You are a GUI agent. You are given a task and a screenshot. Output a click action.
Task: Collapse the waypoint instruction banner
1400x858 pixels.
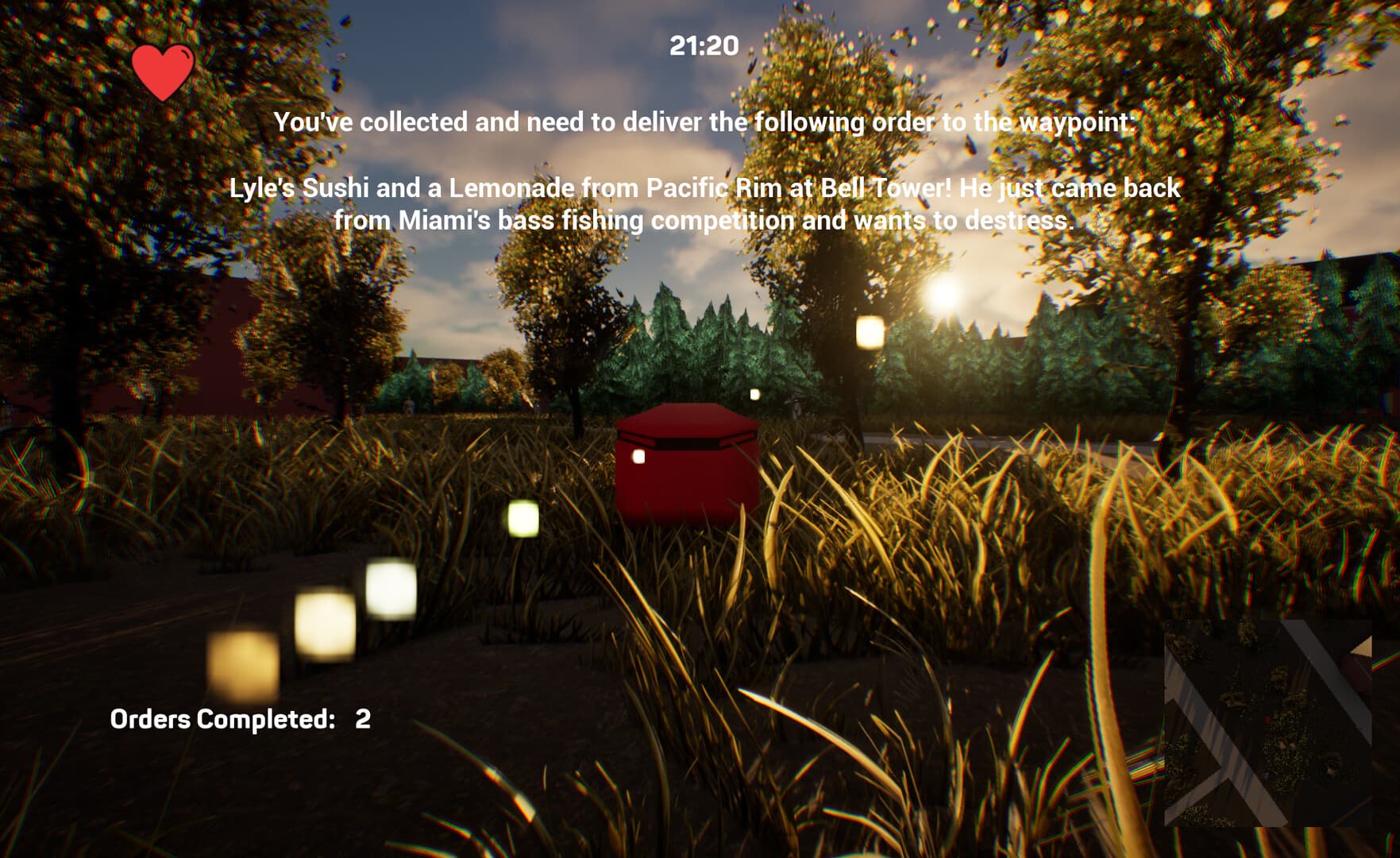[x=705, y=123]
